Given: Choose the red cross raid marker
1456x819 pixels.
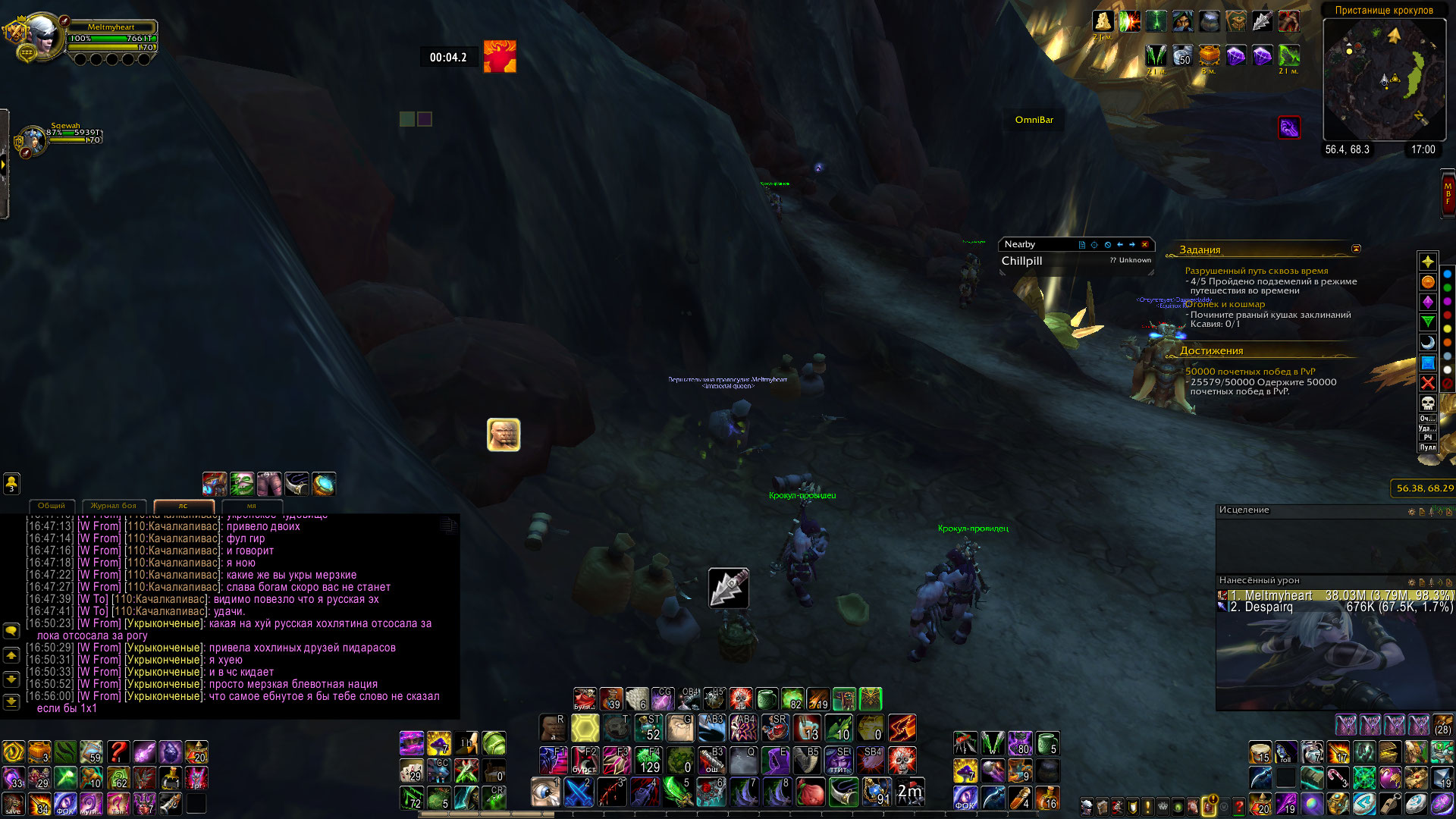Looking at the screenshot, I should [1428, 382].
